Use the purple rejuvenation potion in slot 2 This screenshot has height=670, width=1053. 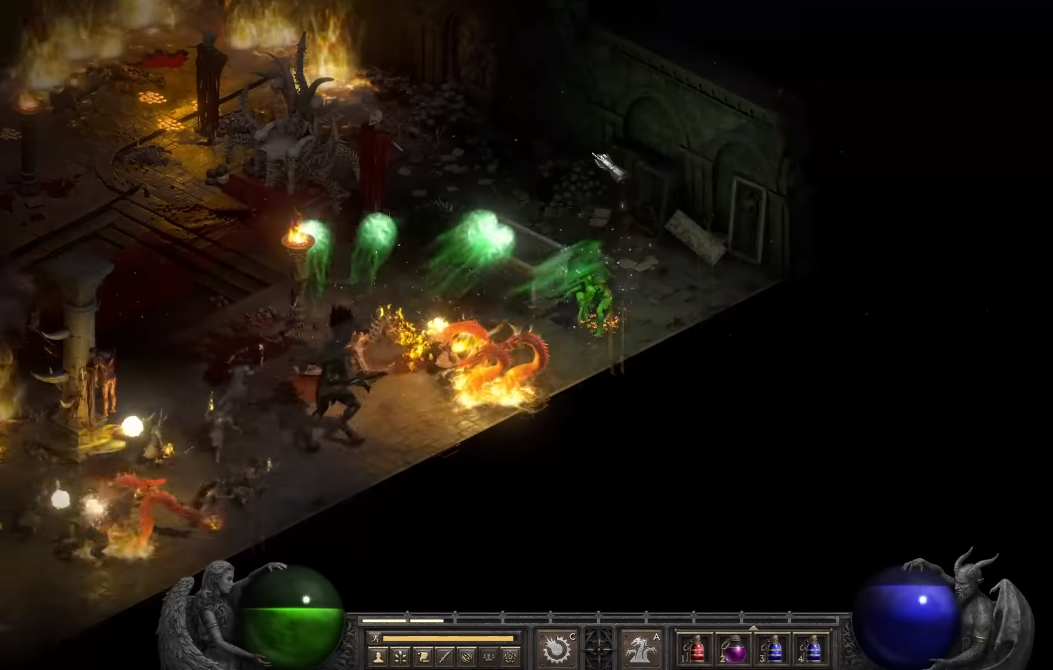click(x=735, y=649)
